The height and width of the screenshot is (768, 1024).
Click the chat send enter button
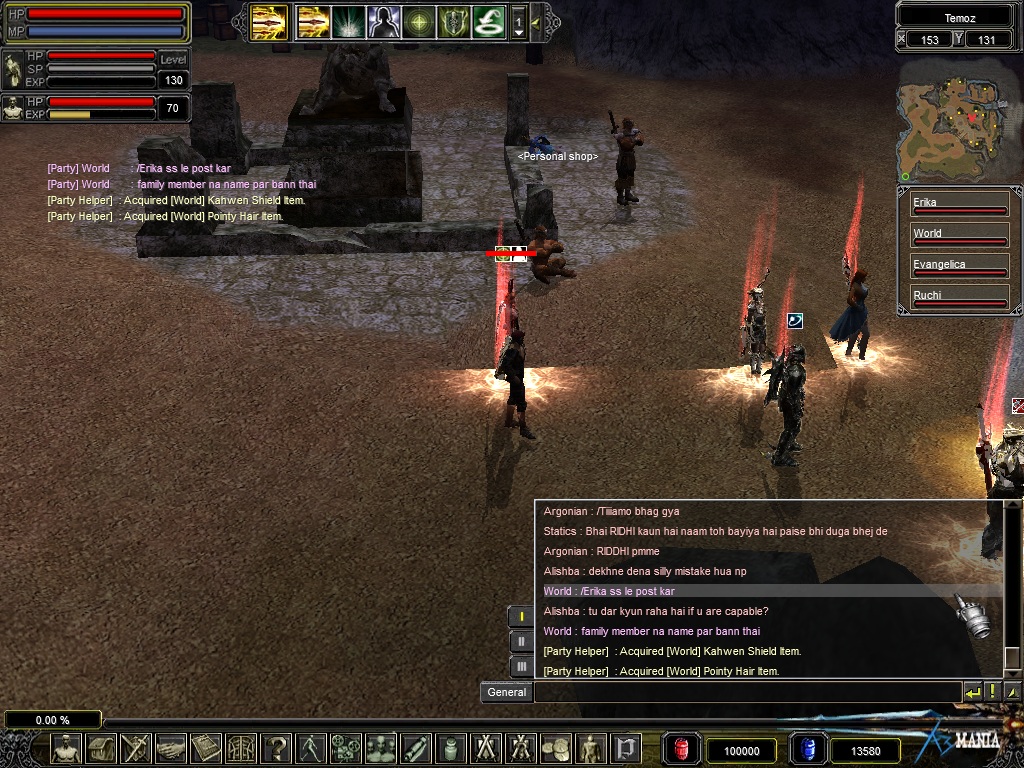[x=972, y=692]
